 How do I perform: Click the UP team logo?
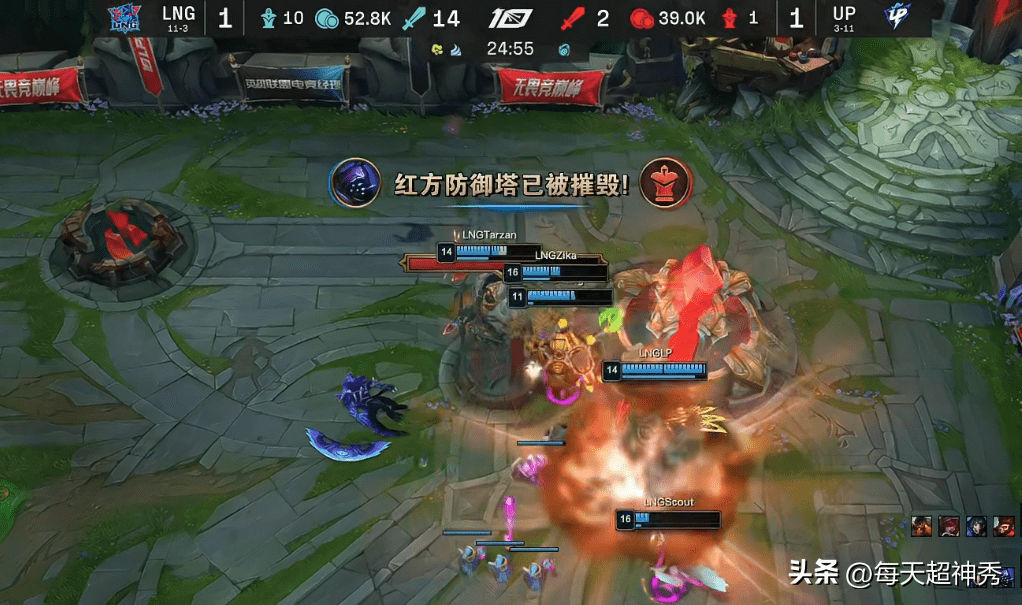896,18
